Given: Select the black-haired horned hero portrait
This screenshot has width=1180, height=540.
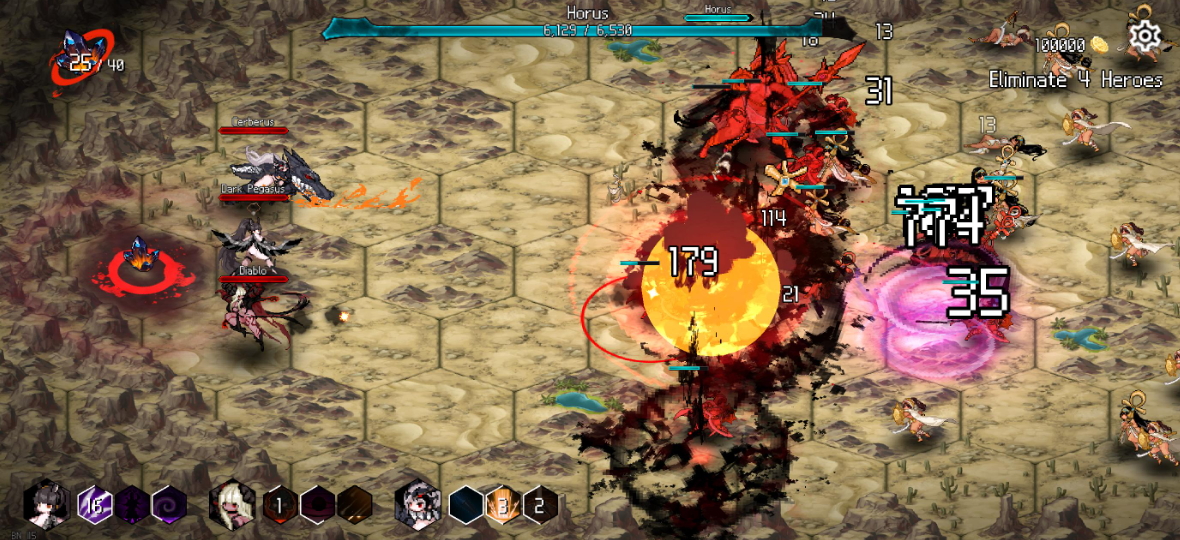Looking at the screenshot, I should pos(46,504).
